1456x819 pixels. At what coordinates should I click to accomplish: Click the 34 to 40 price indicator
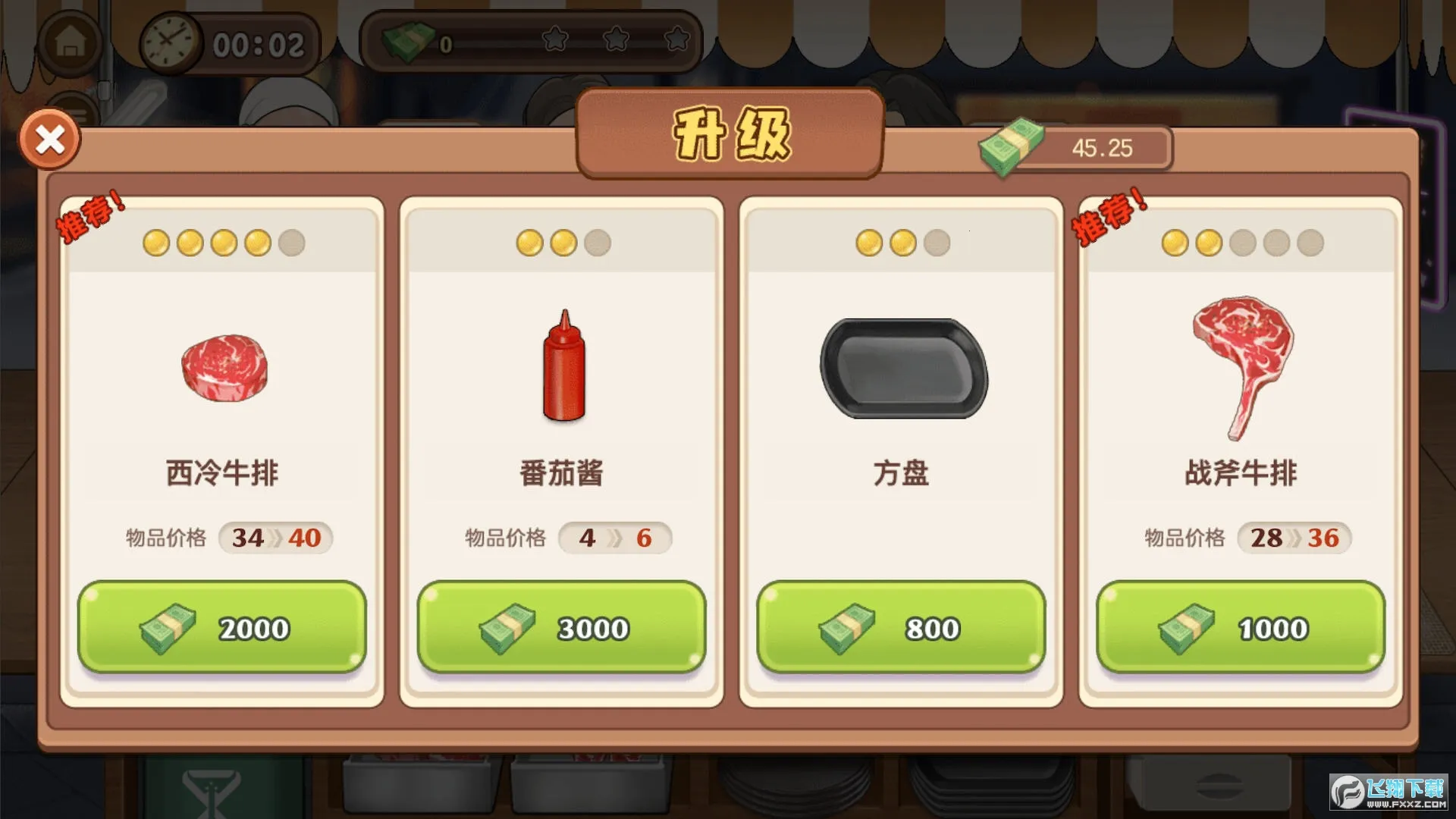(x=275, y=538)
